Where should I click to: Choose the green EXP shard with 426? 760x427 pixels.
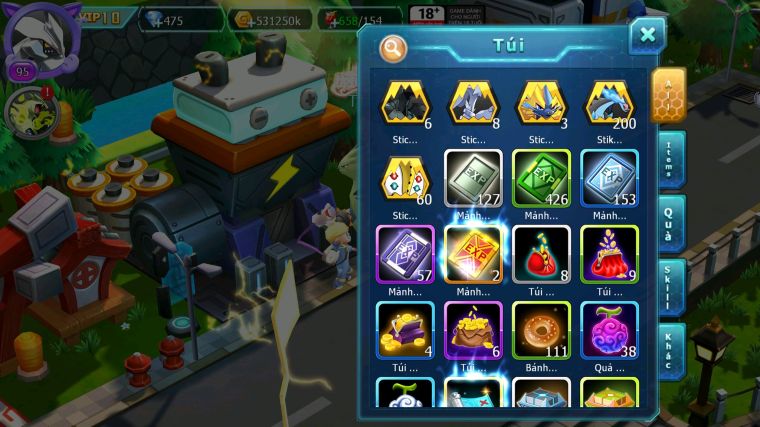pos(541,178)
